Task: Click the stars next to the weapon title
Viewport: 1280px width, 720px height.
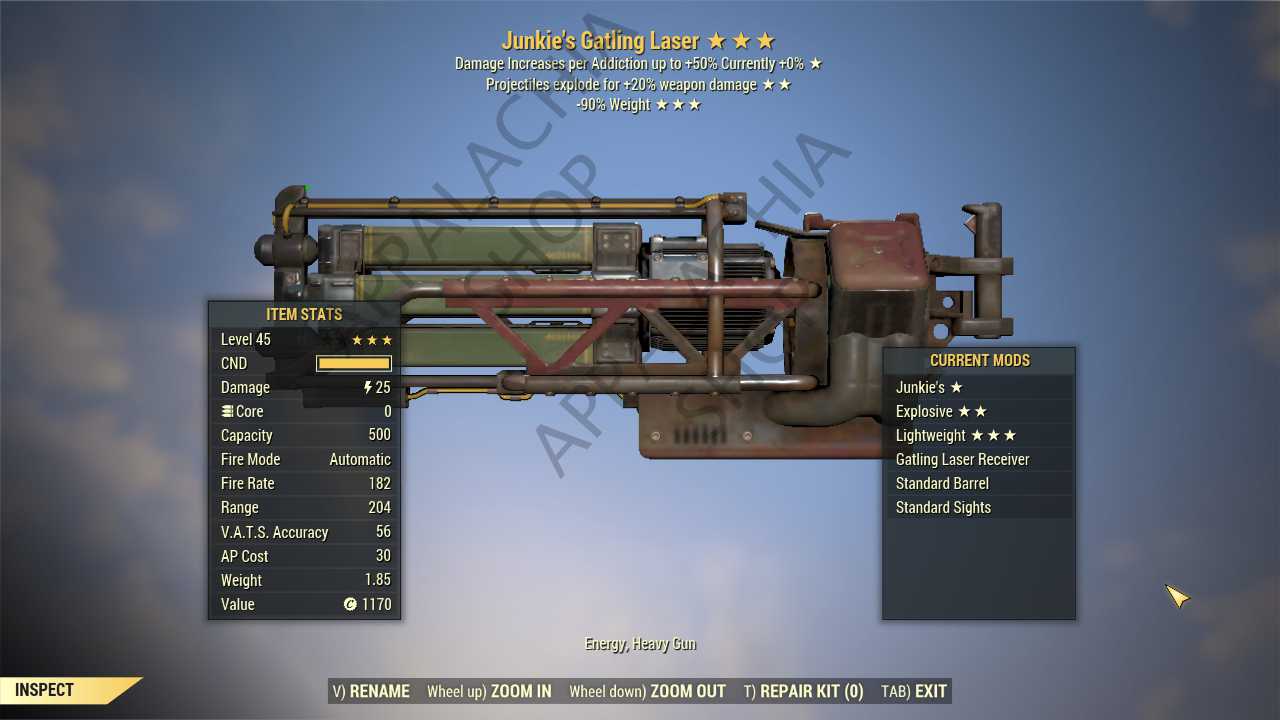Action: pyautogui.click(x=741, y=41)
